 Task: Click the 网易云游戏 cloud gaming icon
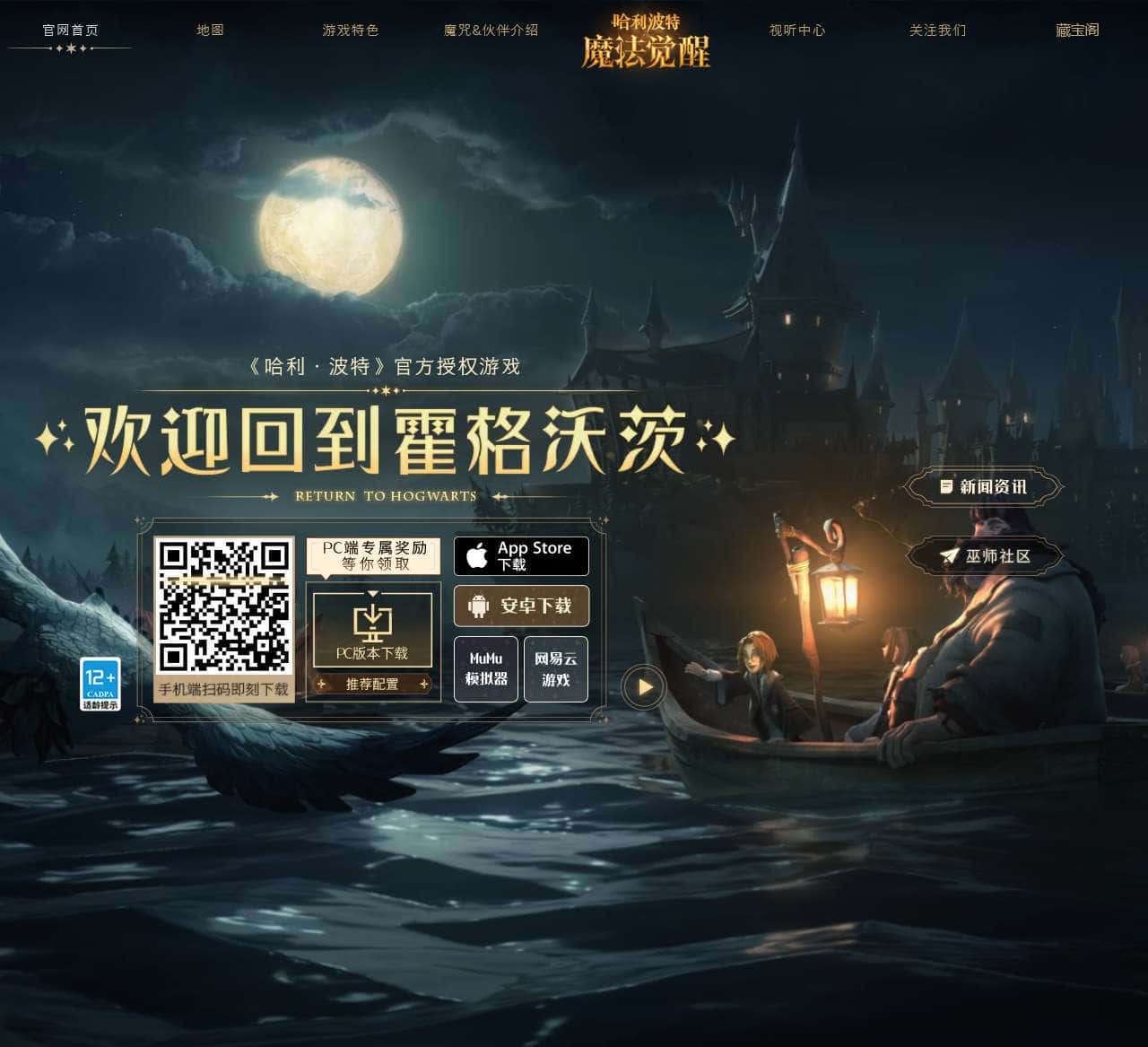(x=555, y=669)
